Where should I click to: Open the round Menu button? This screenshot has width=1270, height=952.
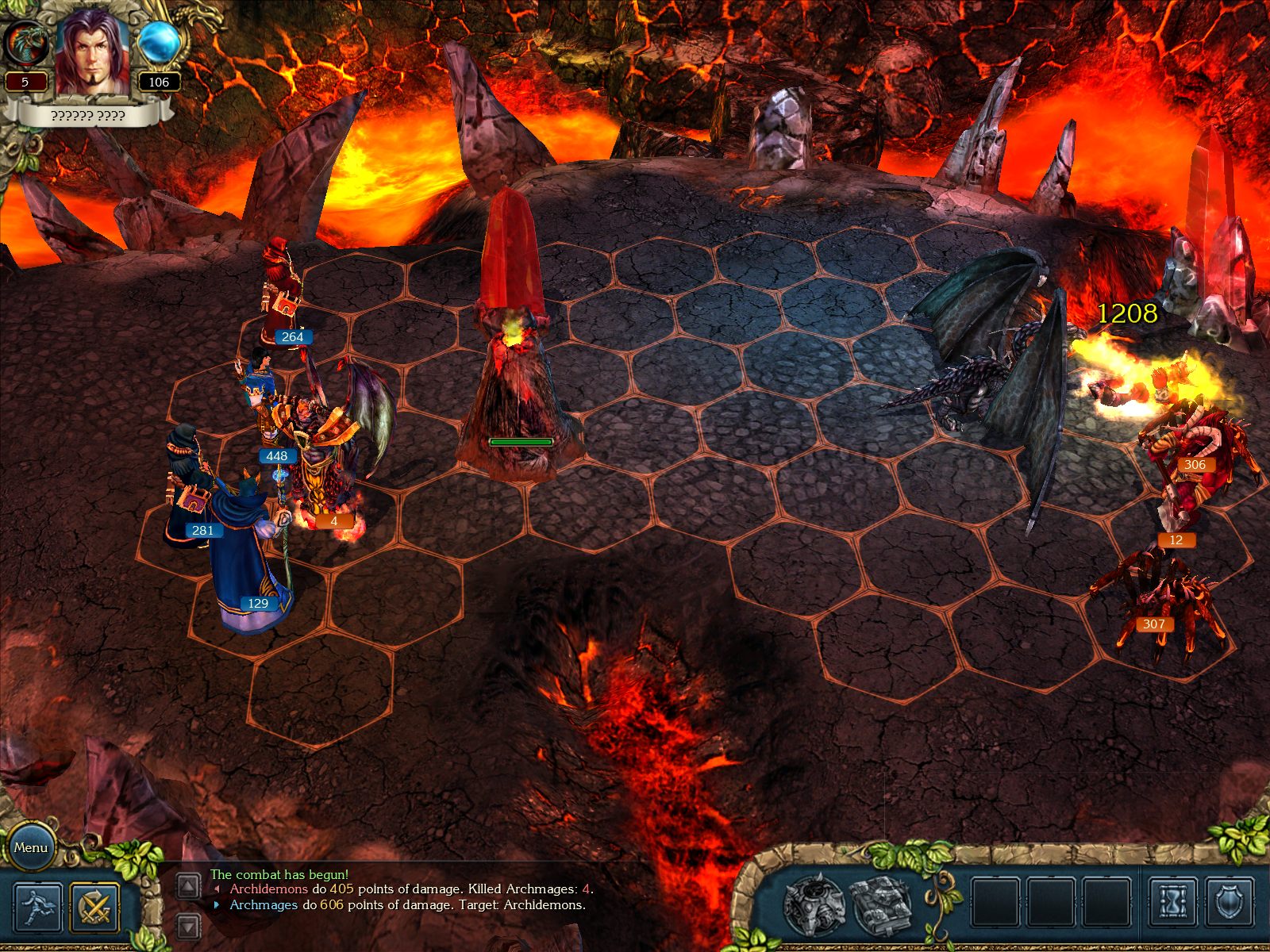pyautogui.click(x=31, y=846)
